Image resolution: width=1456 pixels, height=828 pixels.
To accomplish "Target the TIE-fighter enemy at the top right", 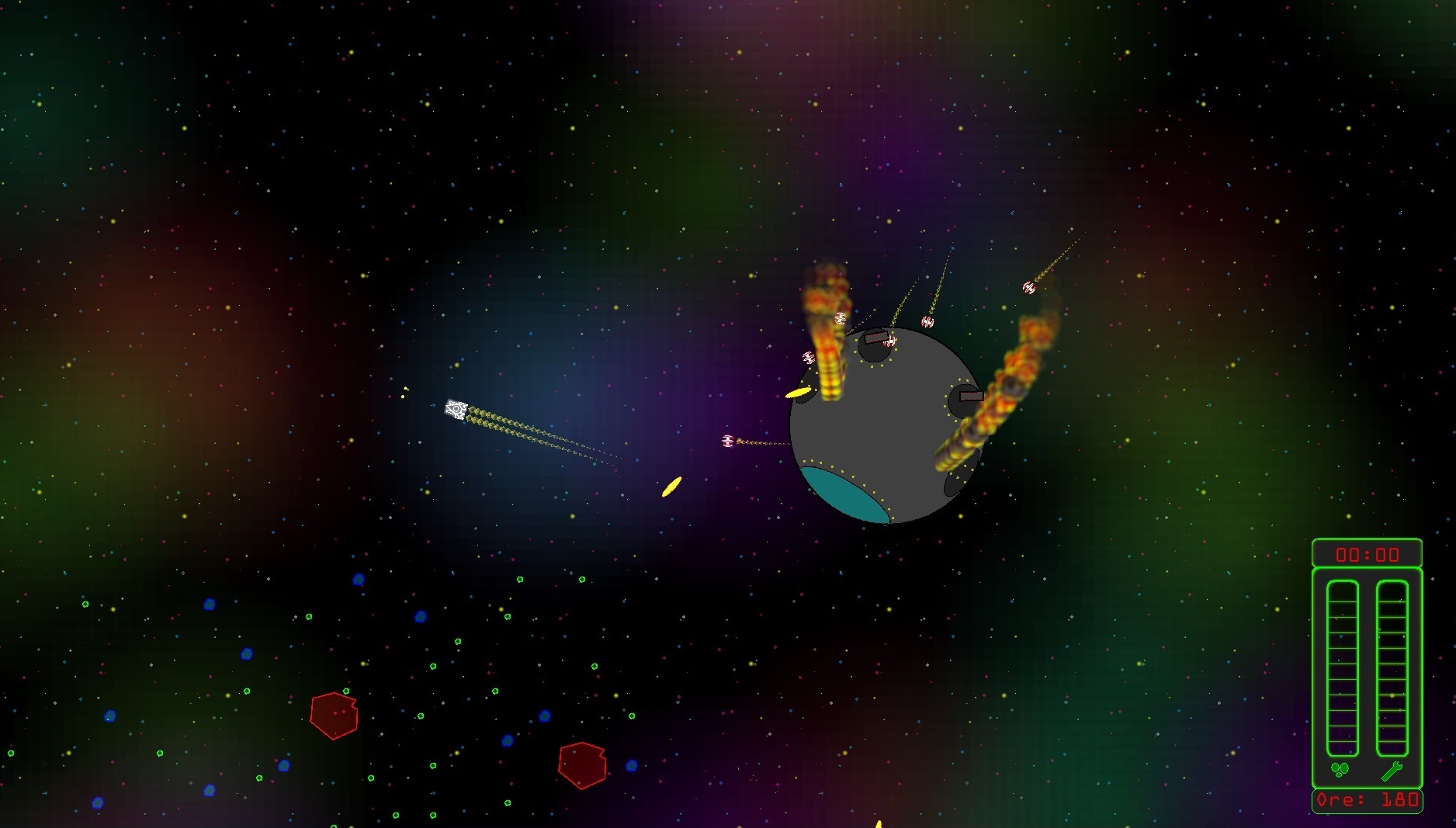I will point(1028,288).
